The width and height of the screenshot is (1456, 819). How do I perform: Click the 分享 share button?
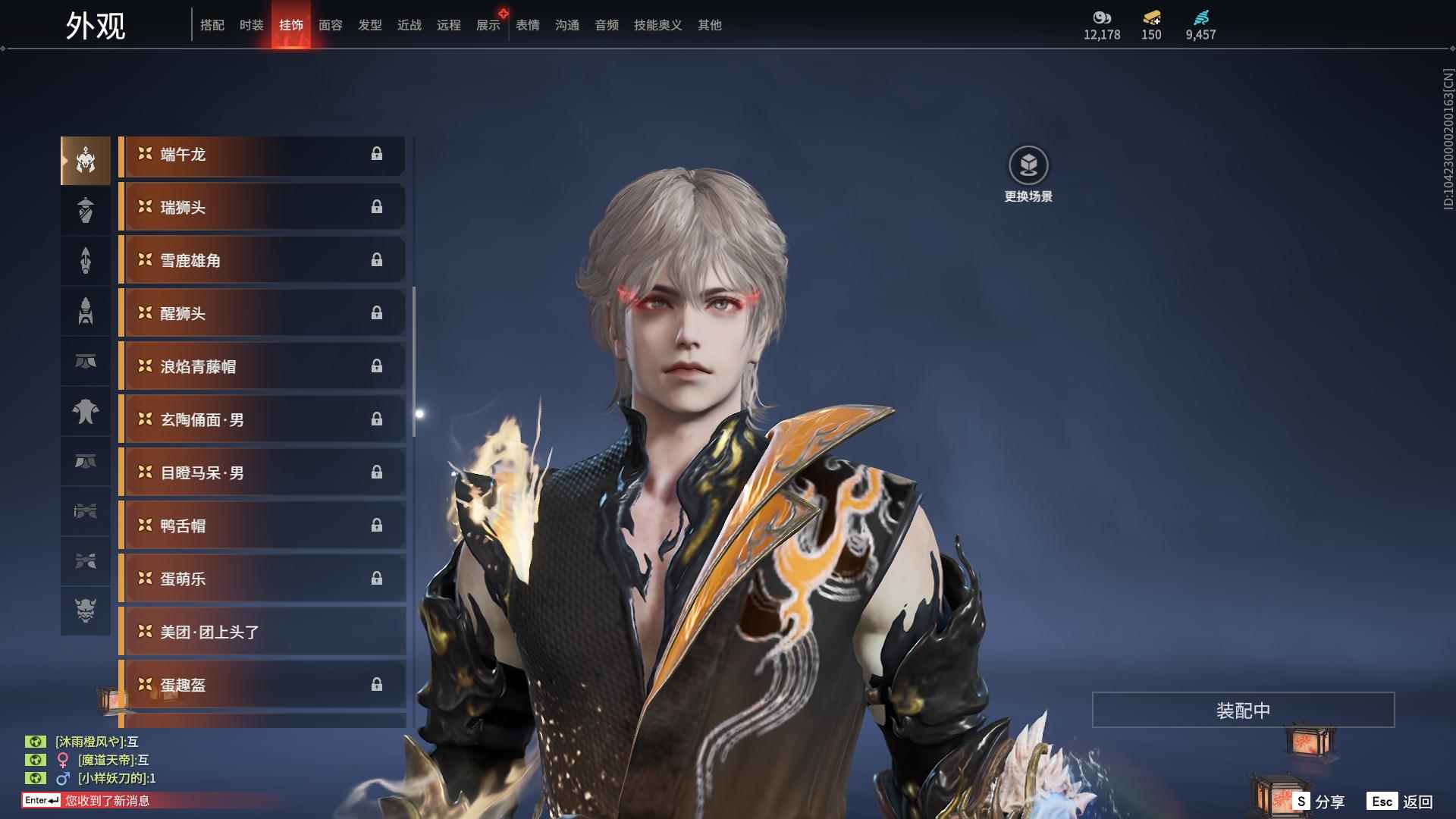pos(1319,801)
